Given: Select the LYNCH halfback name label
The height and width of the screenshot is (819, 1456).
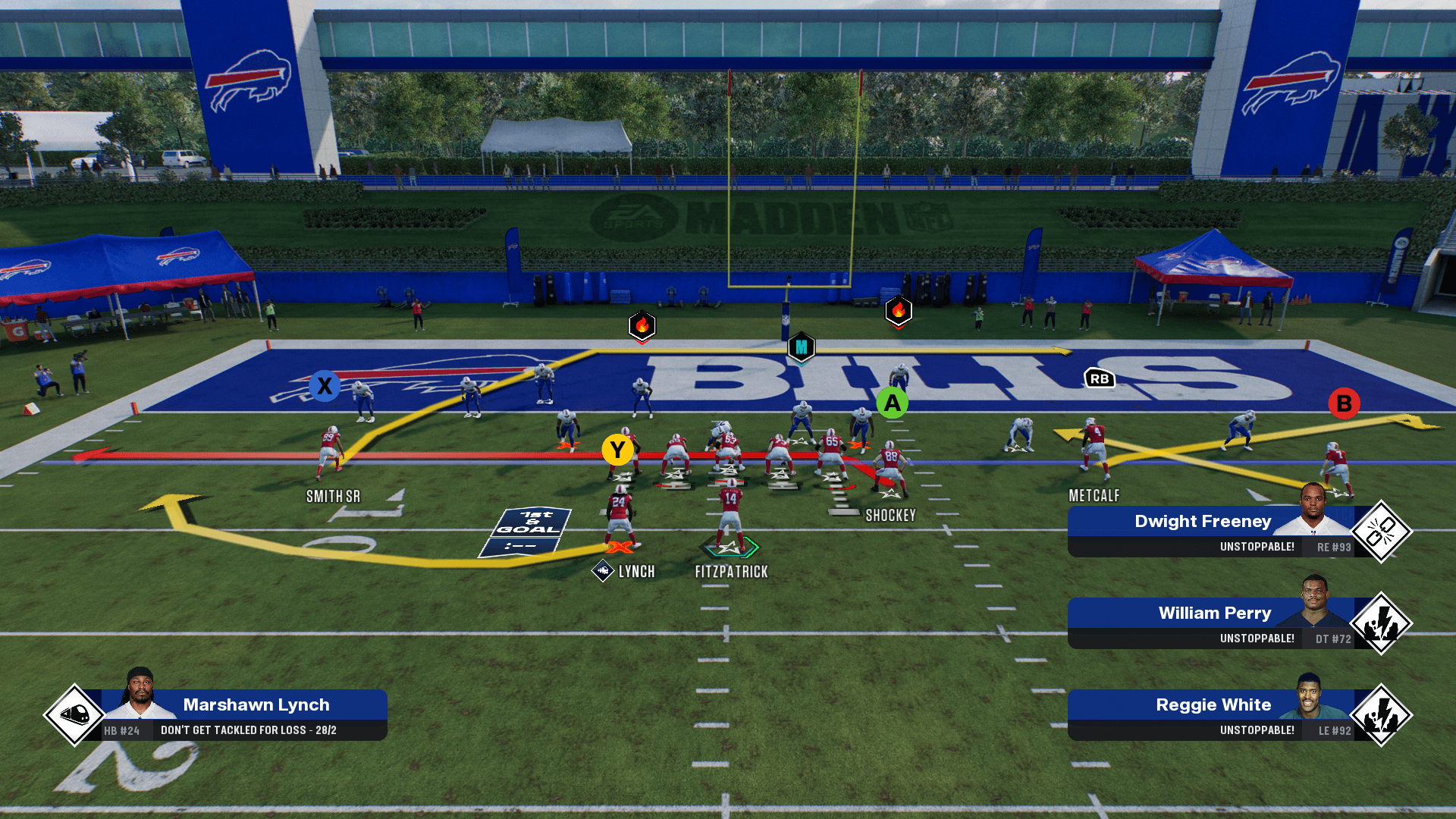Looking at the screenshot, I should point(635,572).
